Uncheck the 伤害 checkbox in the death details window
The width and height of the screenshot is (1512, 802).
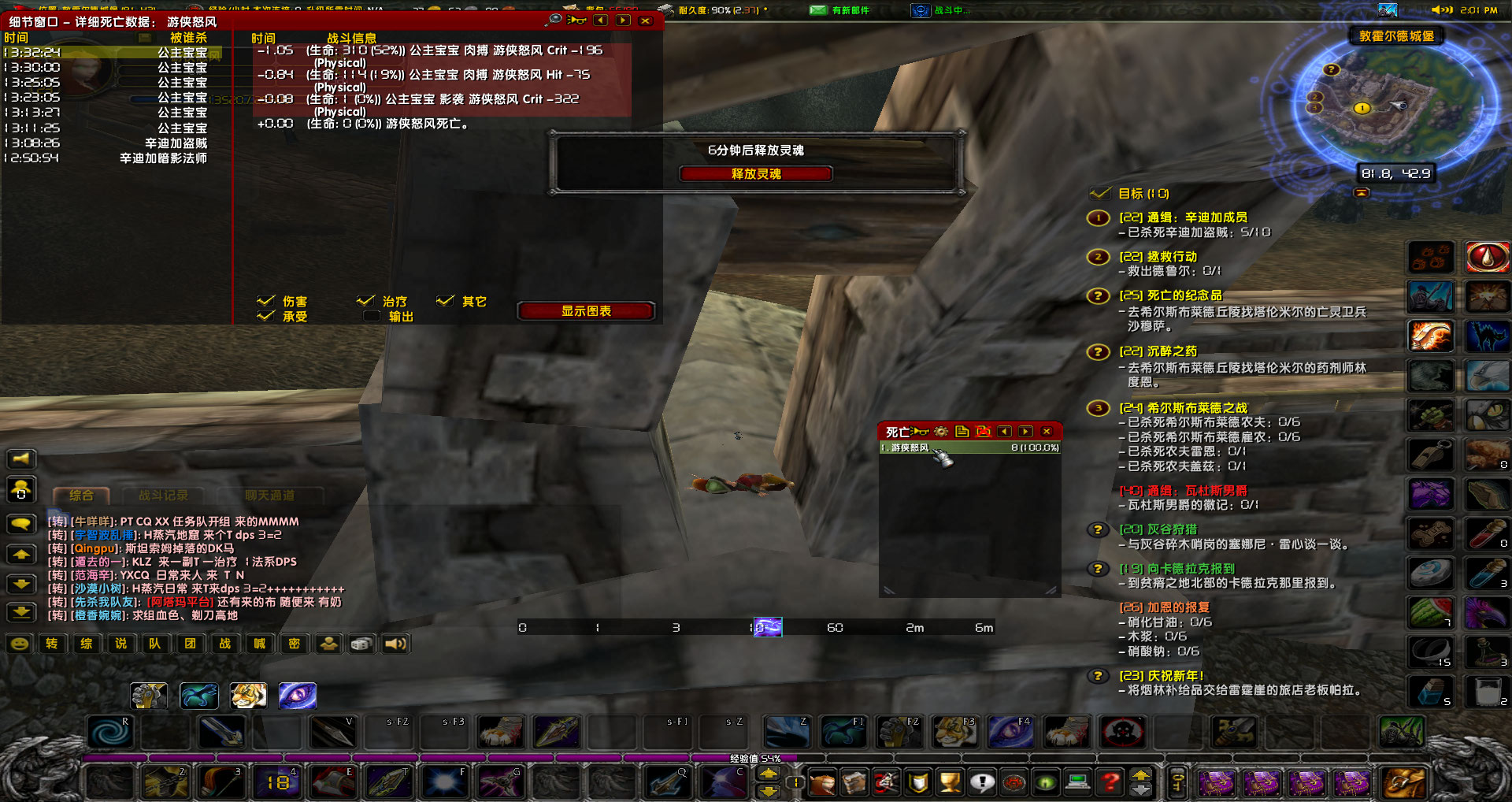(267, 300)
